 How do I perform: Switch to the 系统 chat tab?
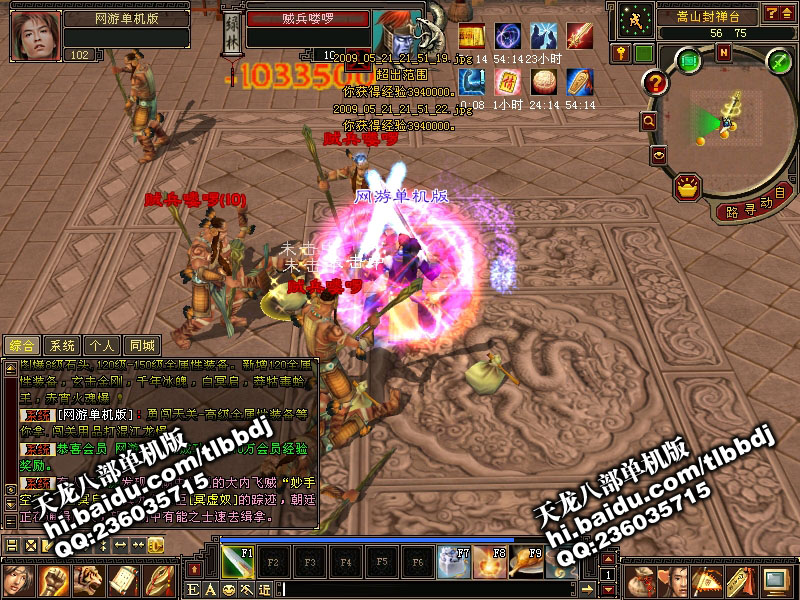pyautogui.click(x=62, y=346)
